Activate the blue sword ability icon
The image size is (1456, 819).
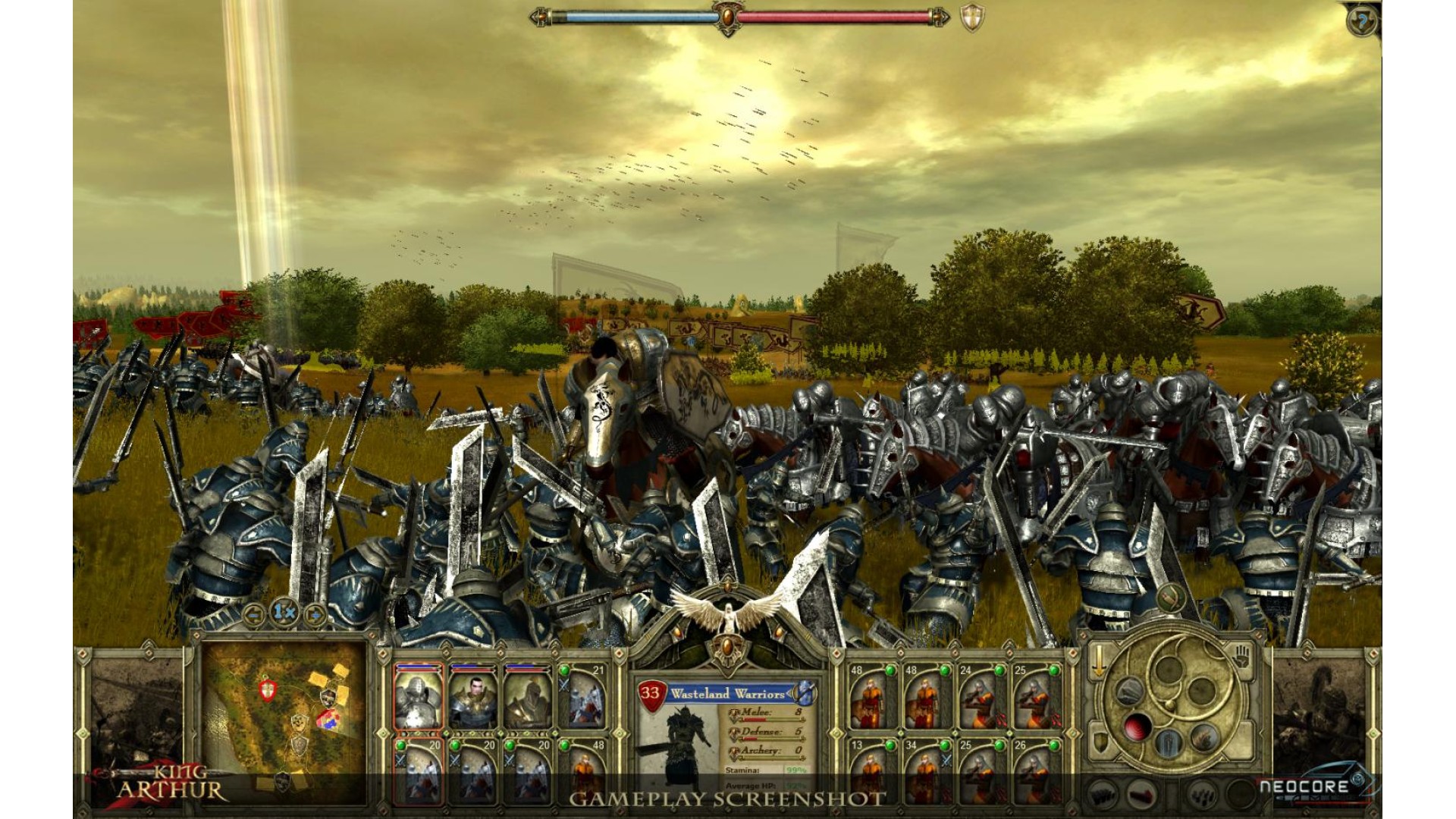[x=1168, y=743]
